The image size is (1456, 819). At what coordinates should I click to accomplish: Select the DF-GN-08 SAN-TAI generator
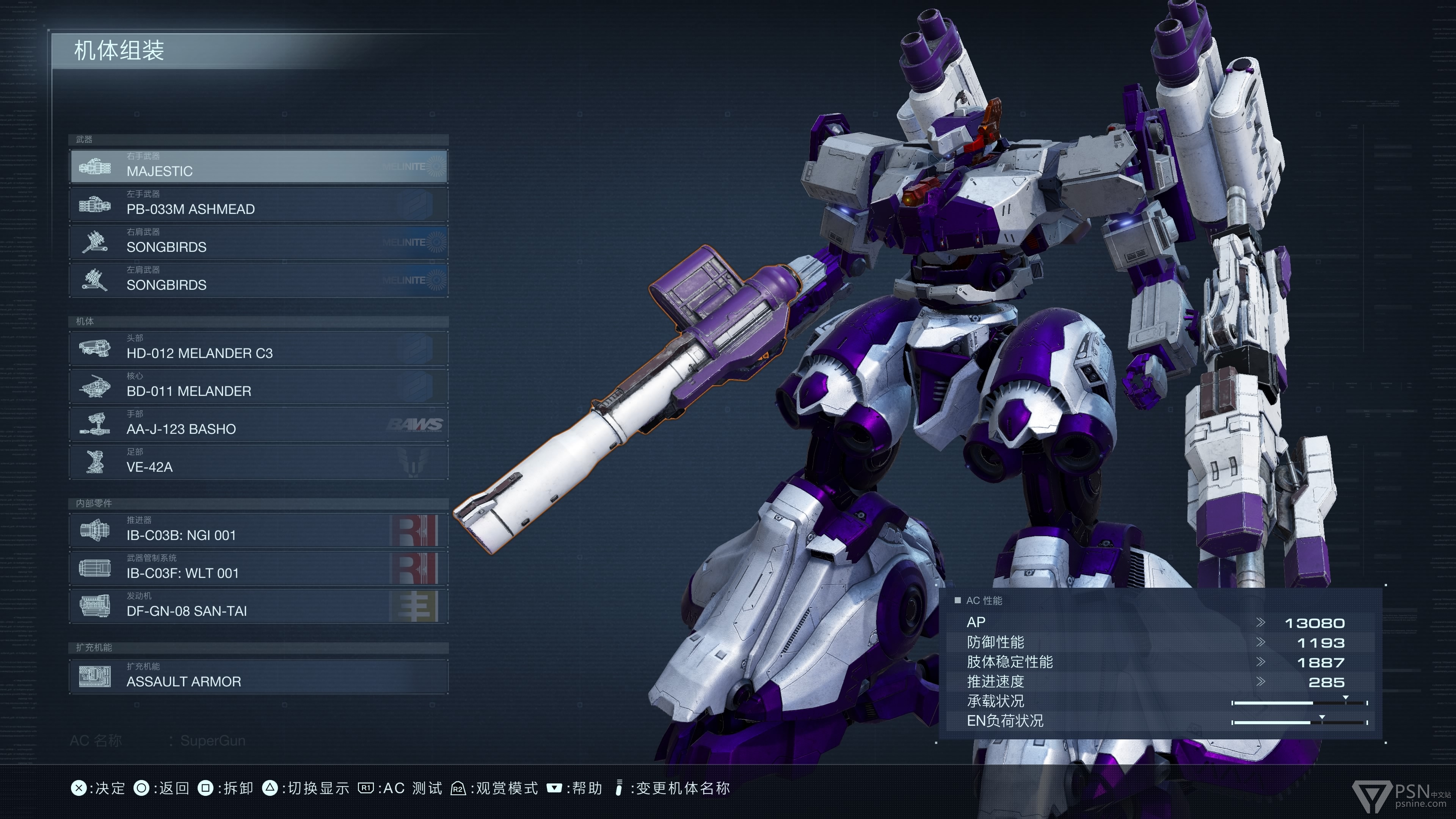tap(259, 606)
